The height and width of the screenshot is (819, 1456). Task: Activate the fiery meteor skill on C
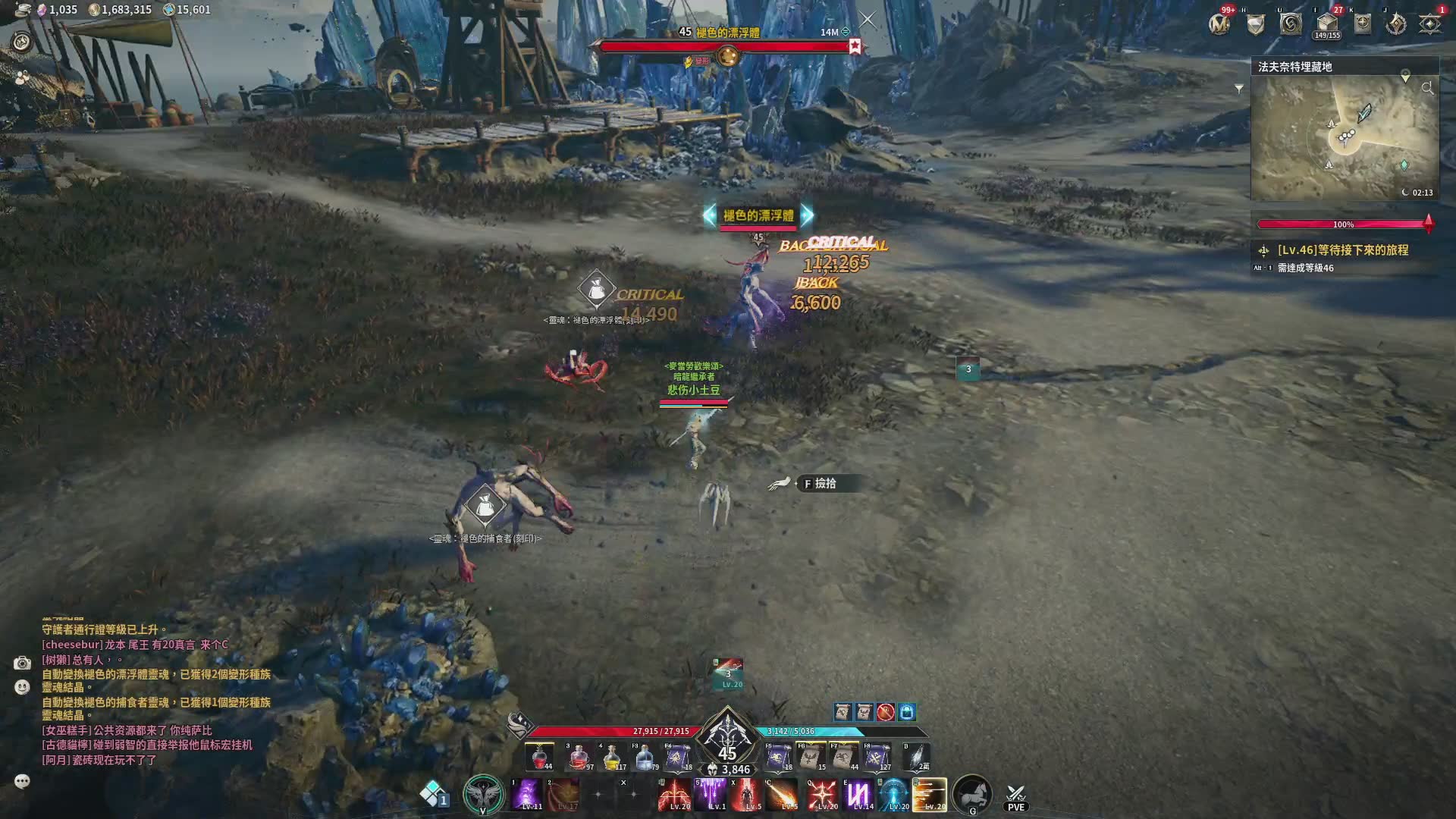(x=783, y=795)
